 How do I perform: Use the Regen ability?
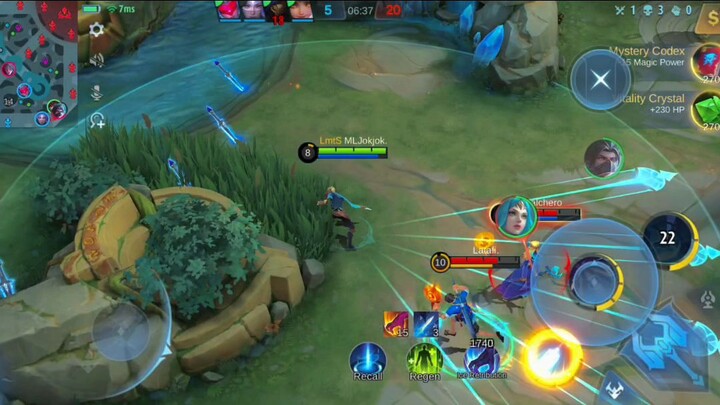425,360
